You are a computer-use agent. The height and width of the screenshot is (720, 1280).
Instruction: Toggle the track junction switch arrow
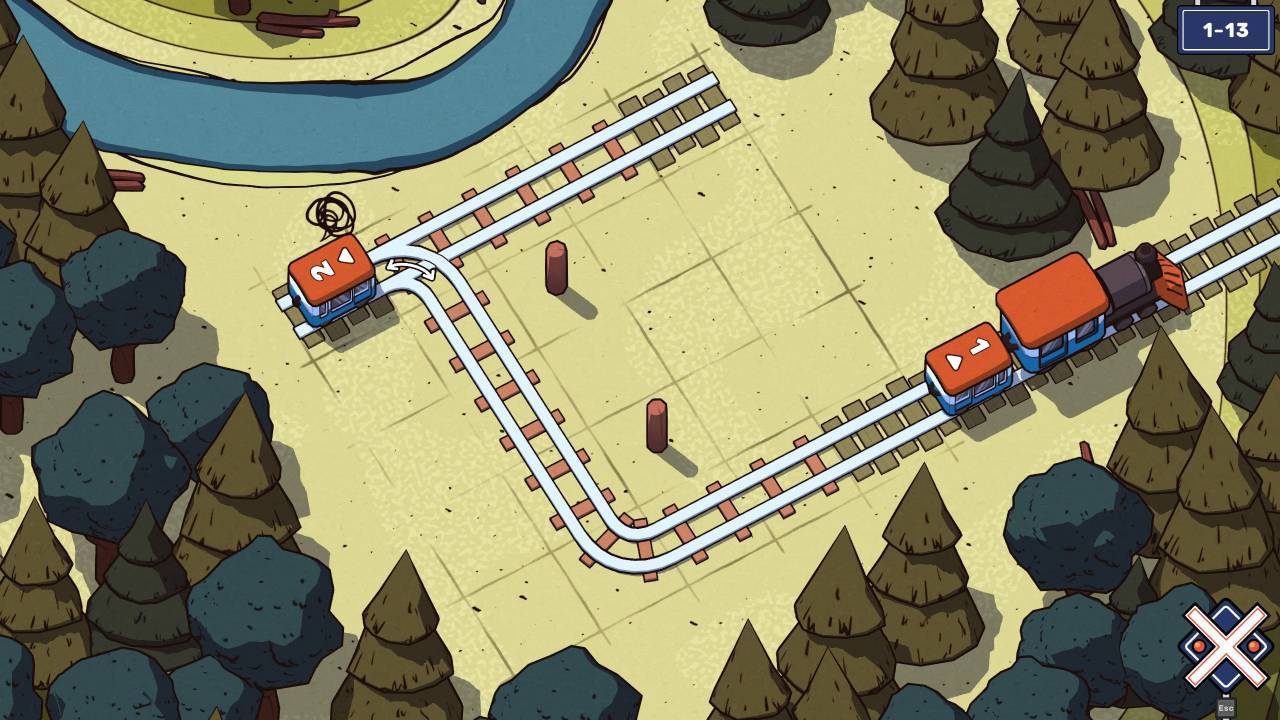410,267
